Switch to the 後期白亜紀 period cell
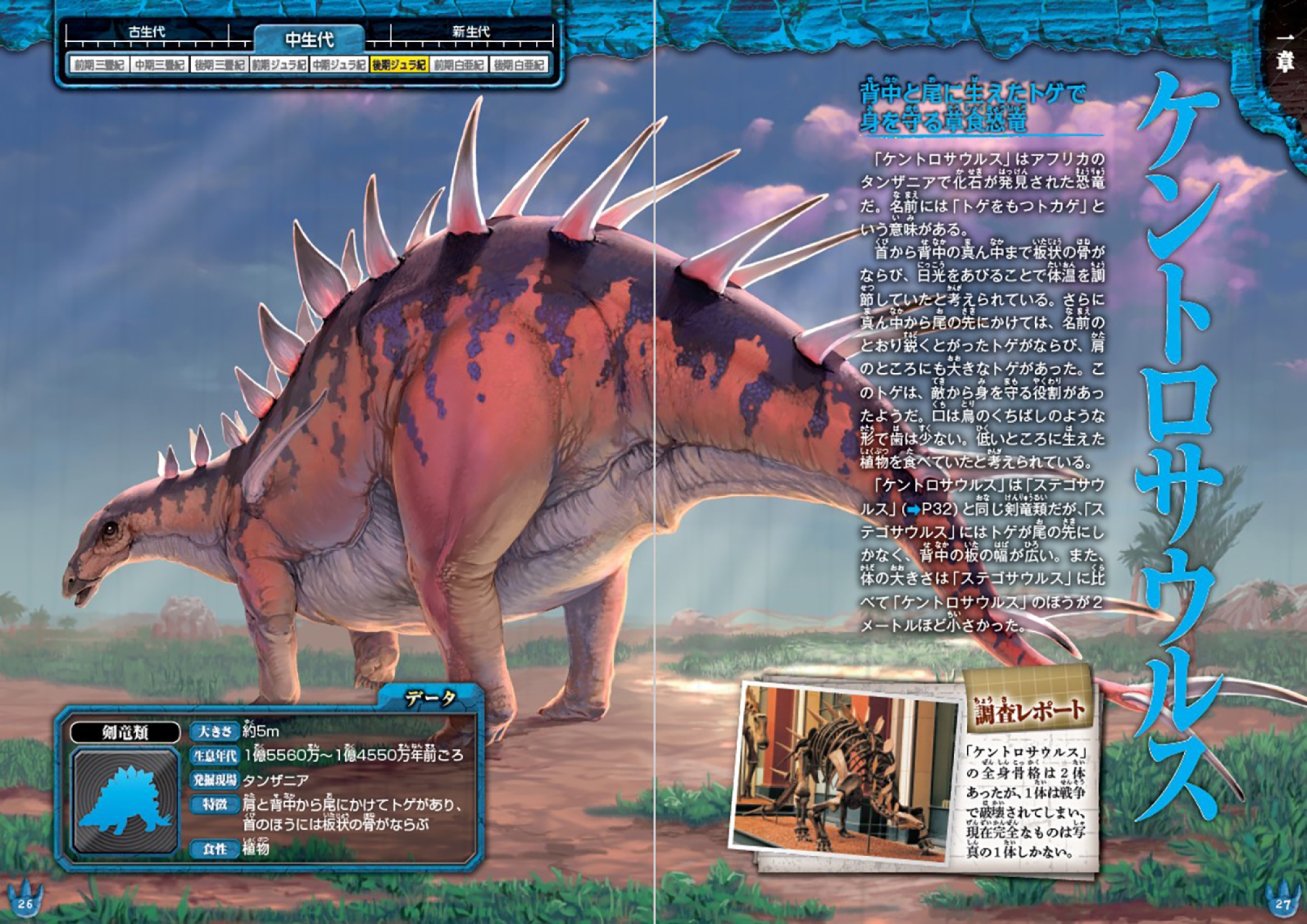This screenshot has height=924, width=1307. click(x=519, y=65)
